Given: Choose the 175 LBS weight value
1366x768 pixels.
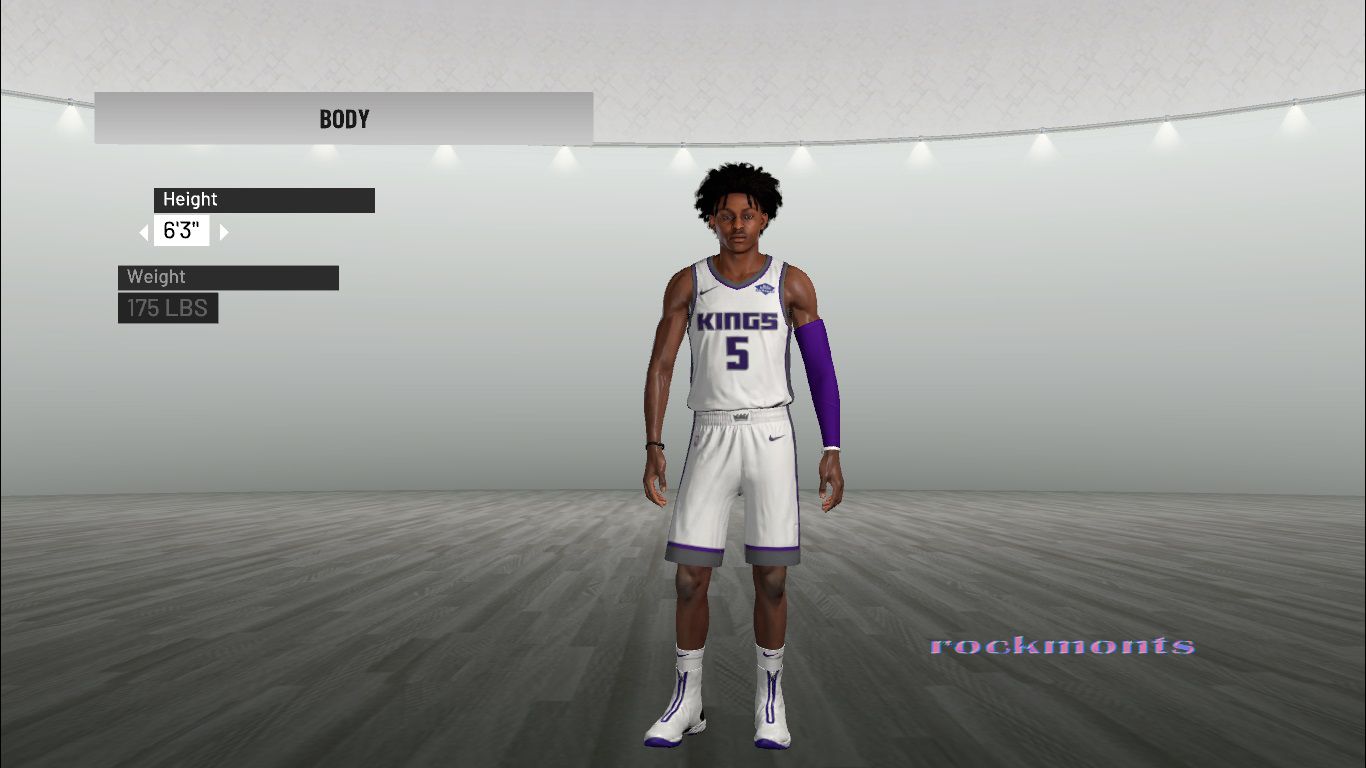Looking at the screenshot, I should [168, 308].
